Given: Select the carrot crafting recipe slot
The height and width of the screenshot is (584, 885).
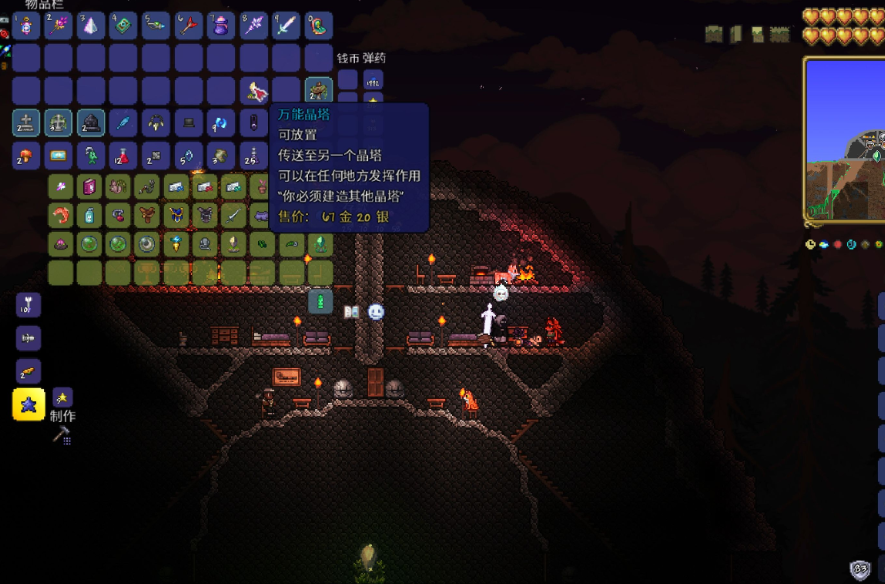Looking at the screenshot, I should coord(28,370).
